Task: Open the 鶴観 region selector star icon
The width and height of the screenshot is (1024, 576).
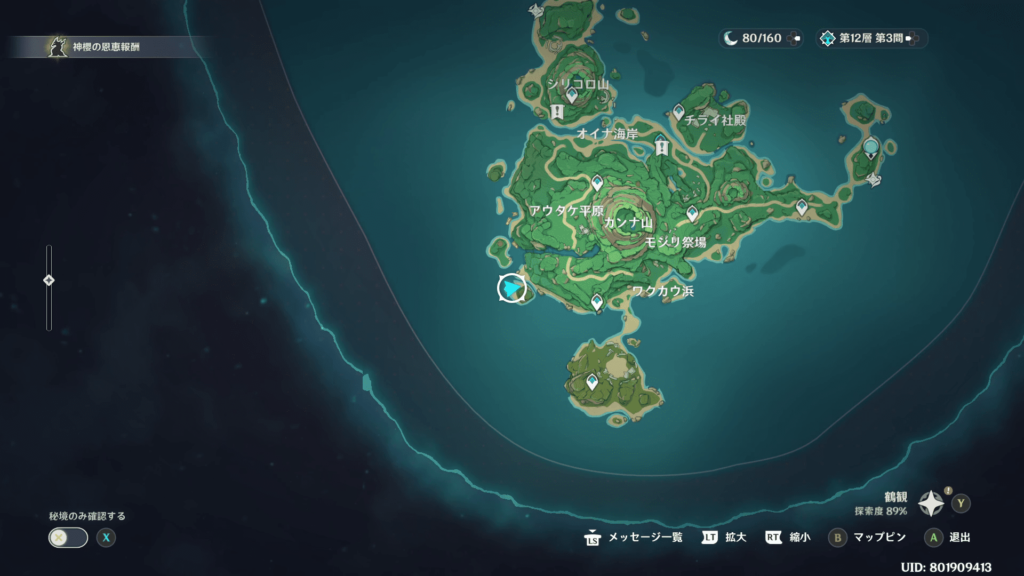Action: 931,502
